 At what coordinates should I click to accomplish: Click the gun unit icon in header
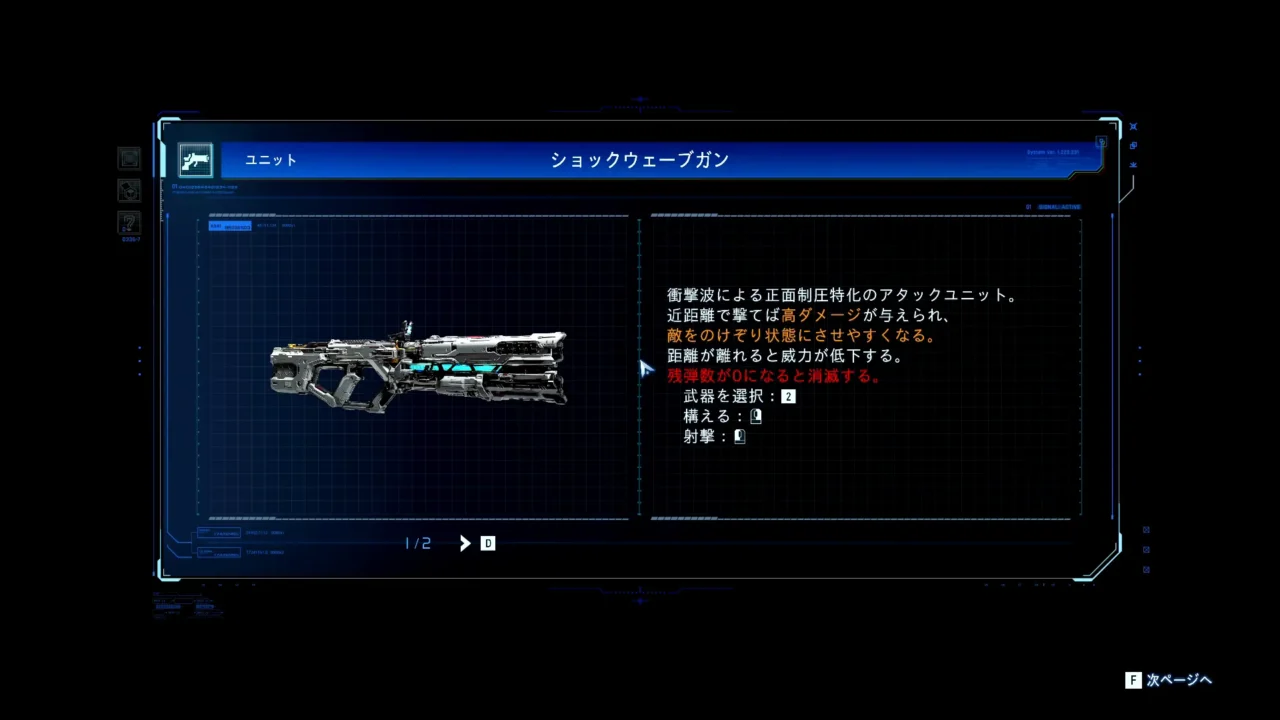point(196,160)
